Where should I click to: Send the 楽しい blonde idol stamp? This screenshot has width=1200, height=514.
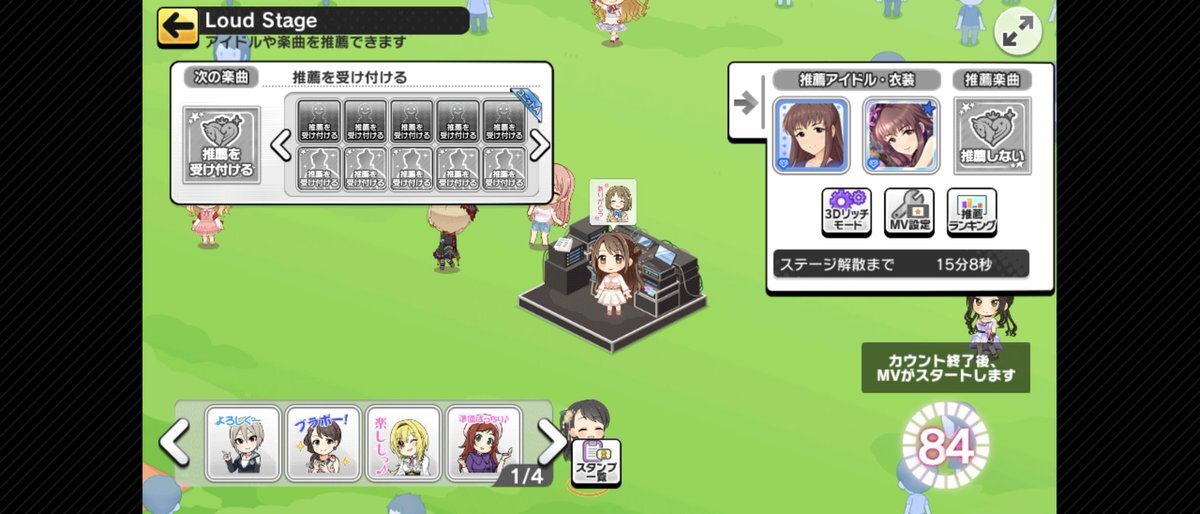pyautogui.click(x=402, y=442)
